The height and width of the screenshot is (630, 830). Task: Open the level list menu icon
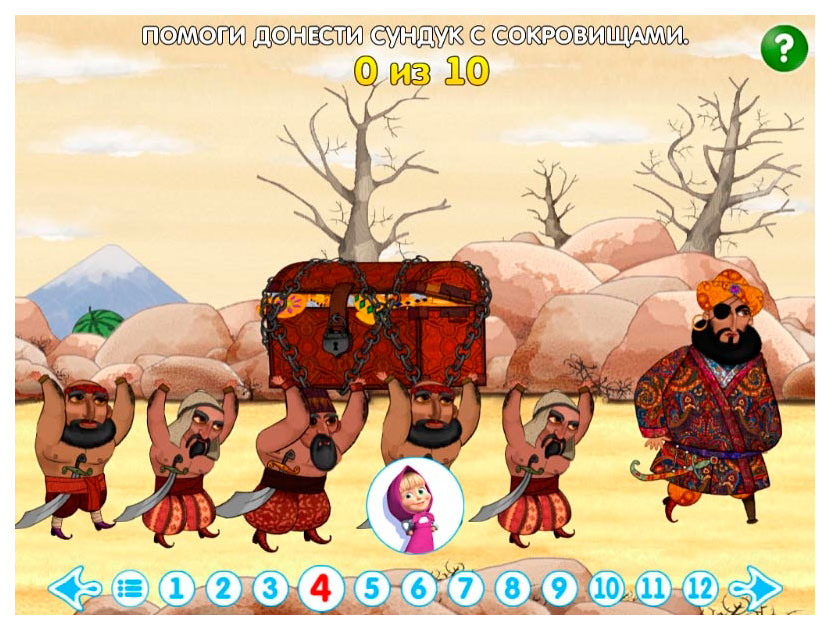(129, 588)
